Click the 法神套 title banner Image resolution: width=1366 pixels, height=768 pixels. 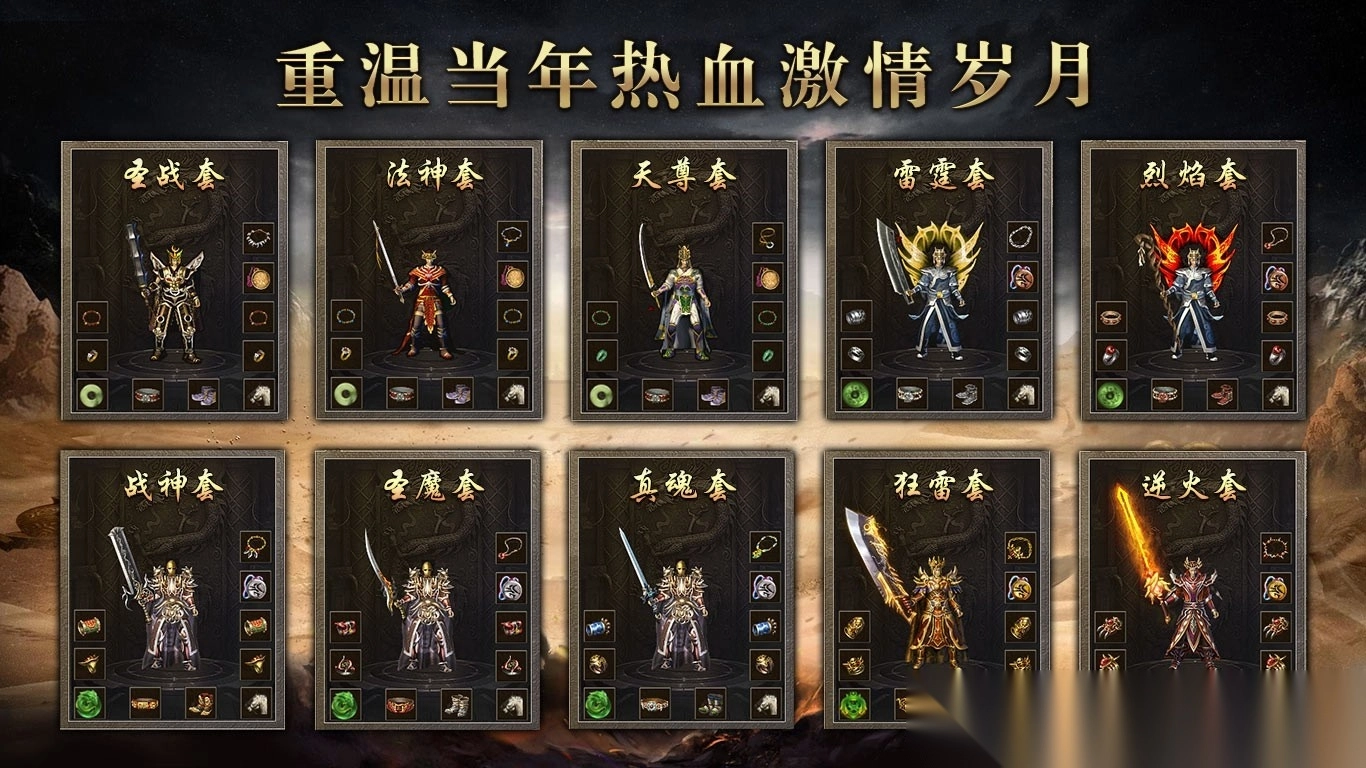click(x=433, y=174)
